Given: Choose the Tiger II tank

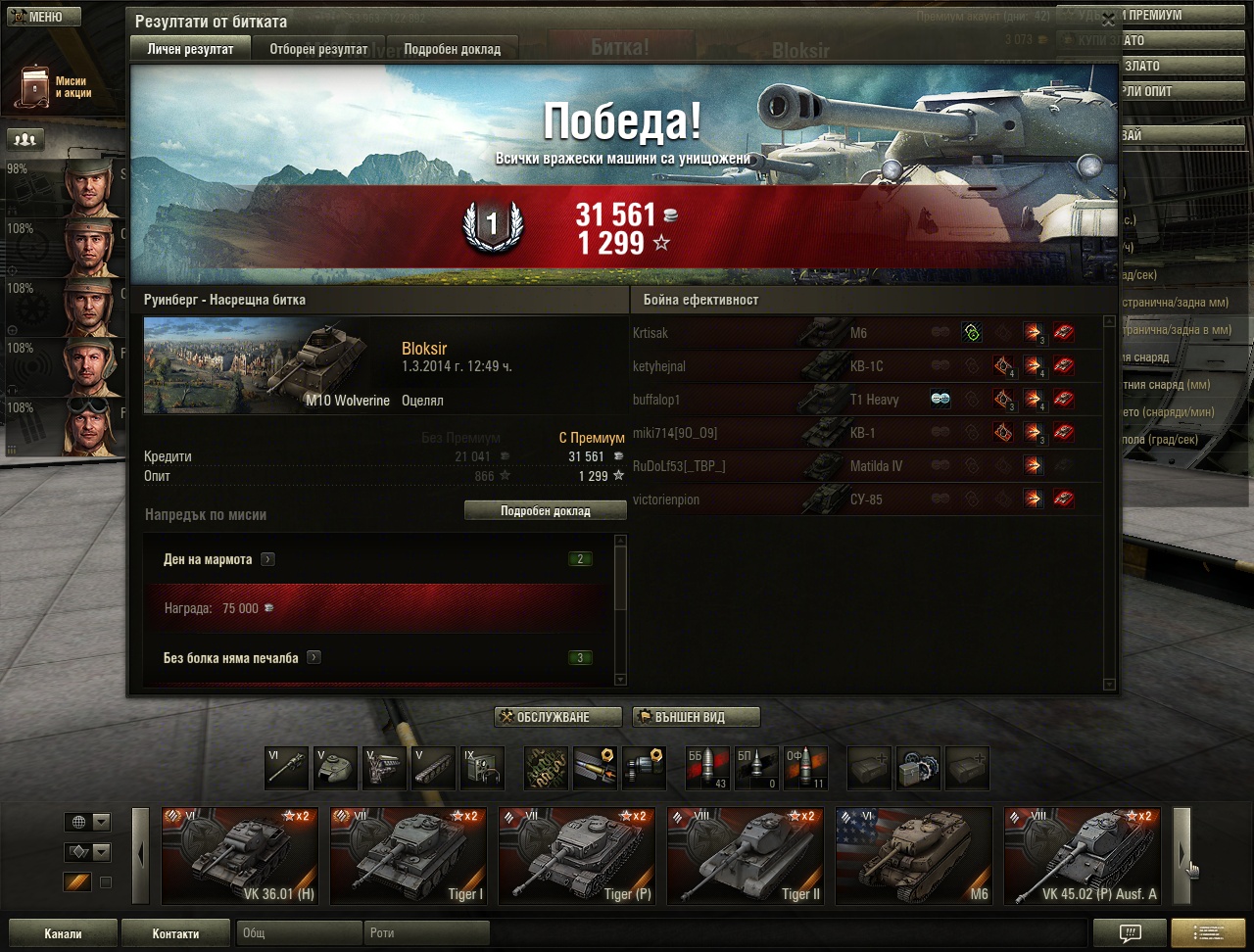Looking at the screenshot, I should (745, 855).
